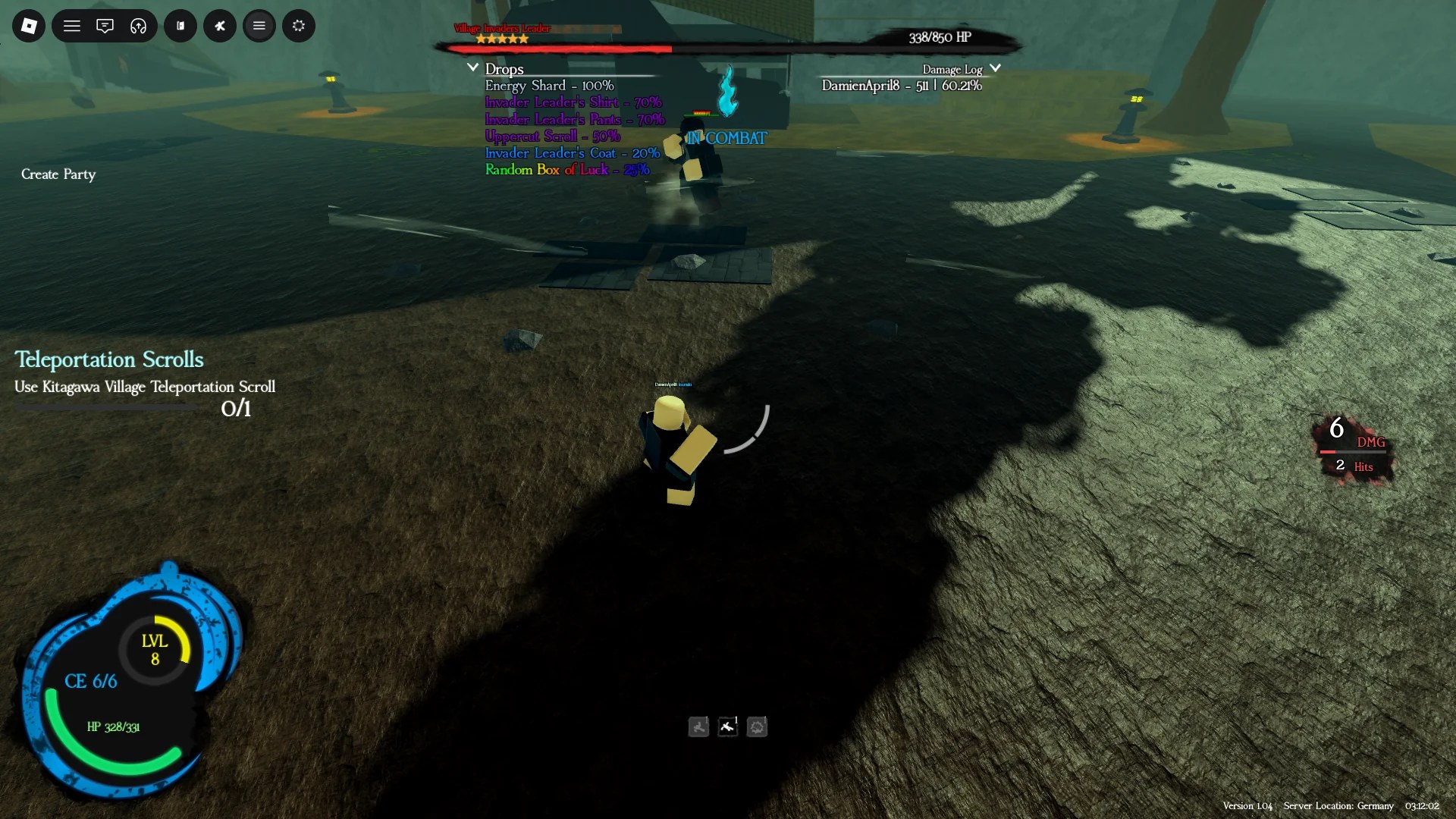Click the voice chat headphones icon
The width and height of the screenshot is (1456, 819).
pos(137,25)
